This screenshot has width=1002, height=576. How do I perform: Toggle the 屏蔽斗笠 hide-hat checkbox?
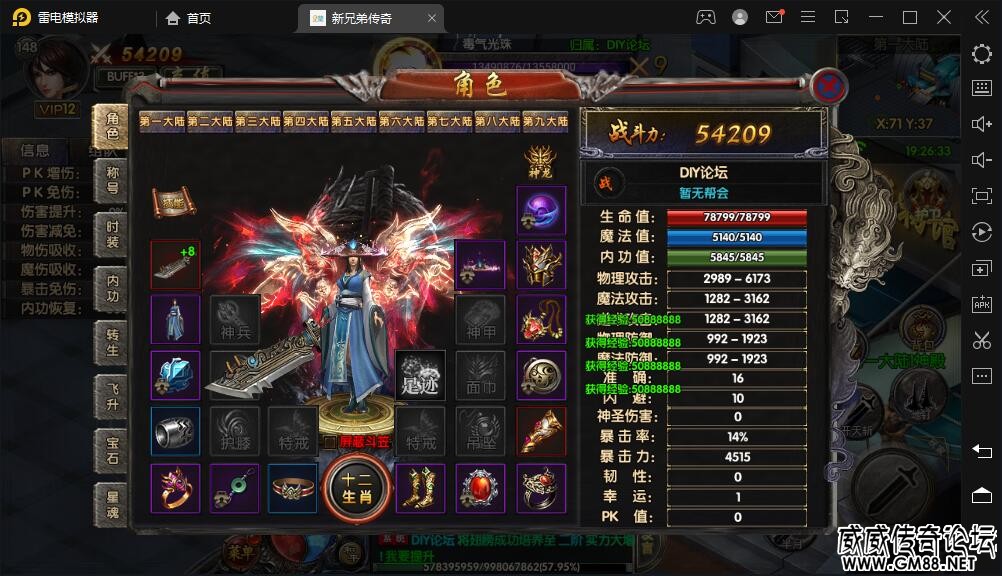click(x=331, y=441)
